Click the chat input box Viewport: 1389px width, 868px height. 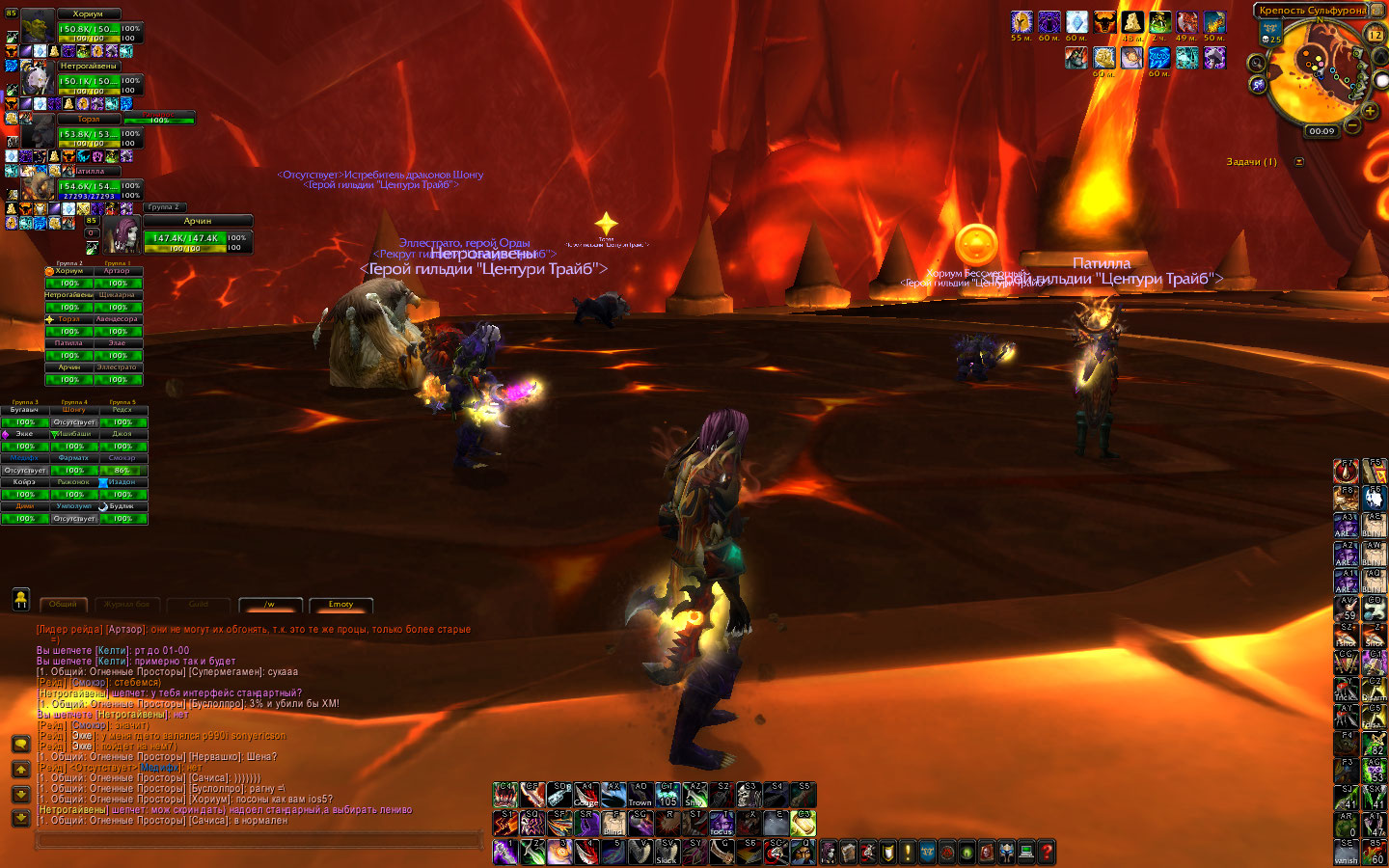(x=259, y=841)
